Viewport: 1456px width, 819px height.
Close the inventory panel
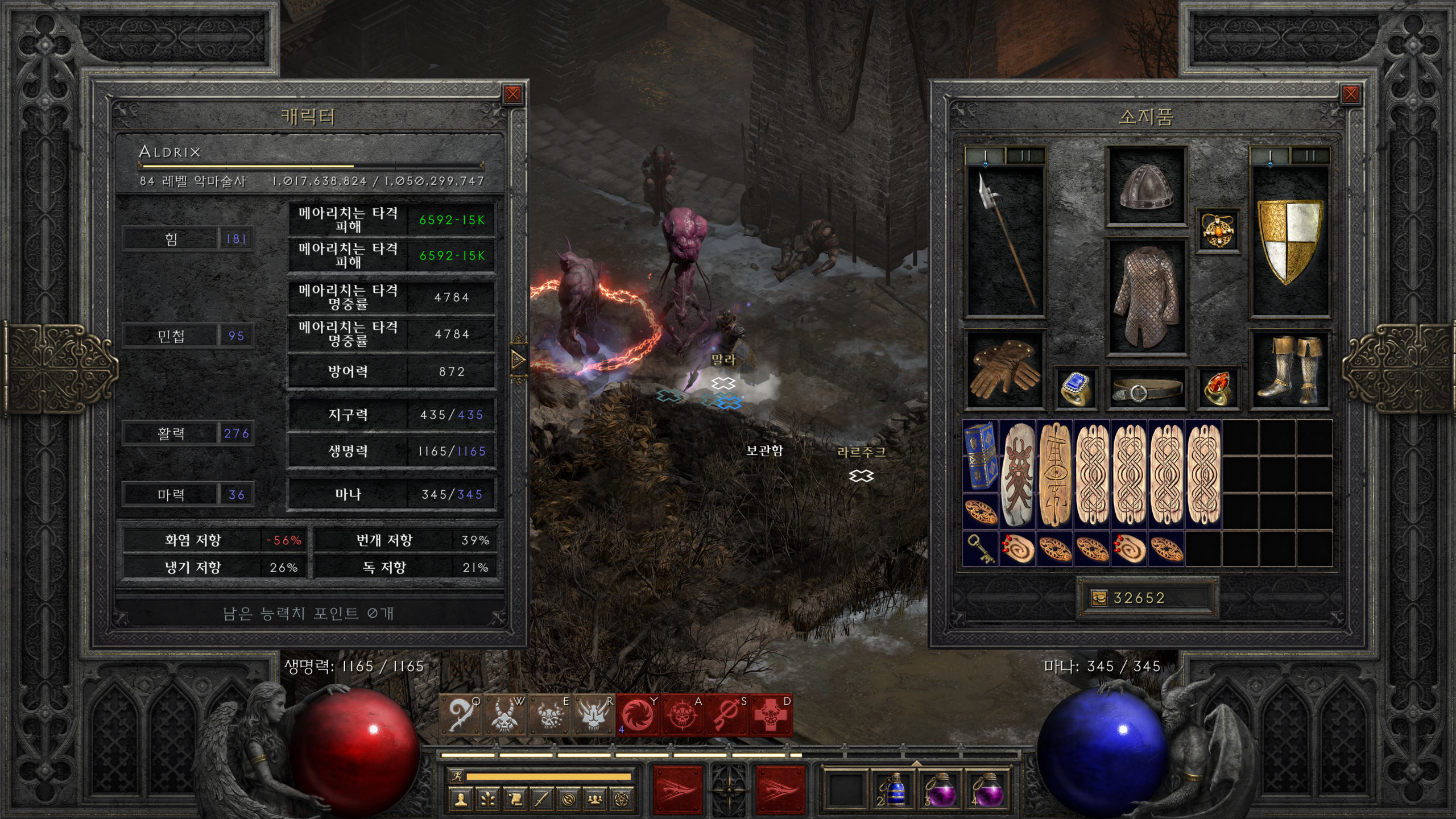(x=1350, y=94)
